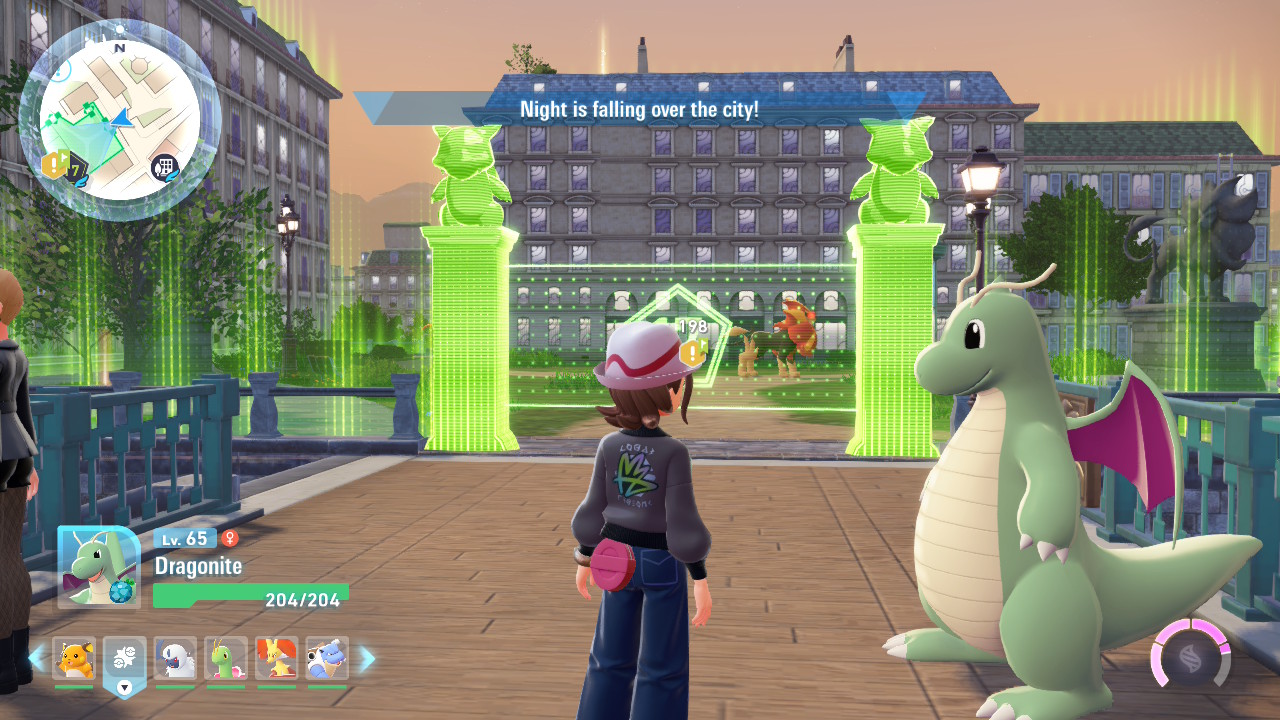Choose Blastoise in the party bar
This screenshot has width=1280, height=720.
coord(328,659)
